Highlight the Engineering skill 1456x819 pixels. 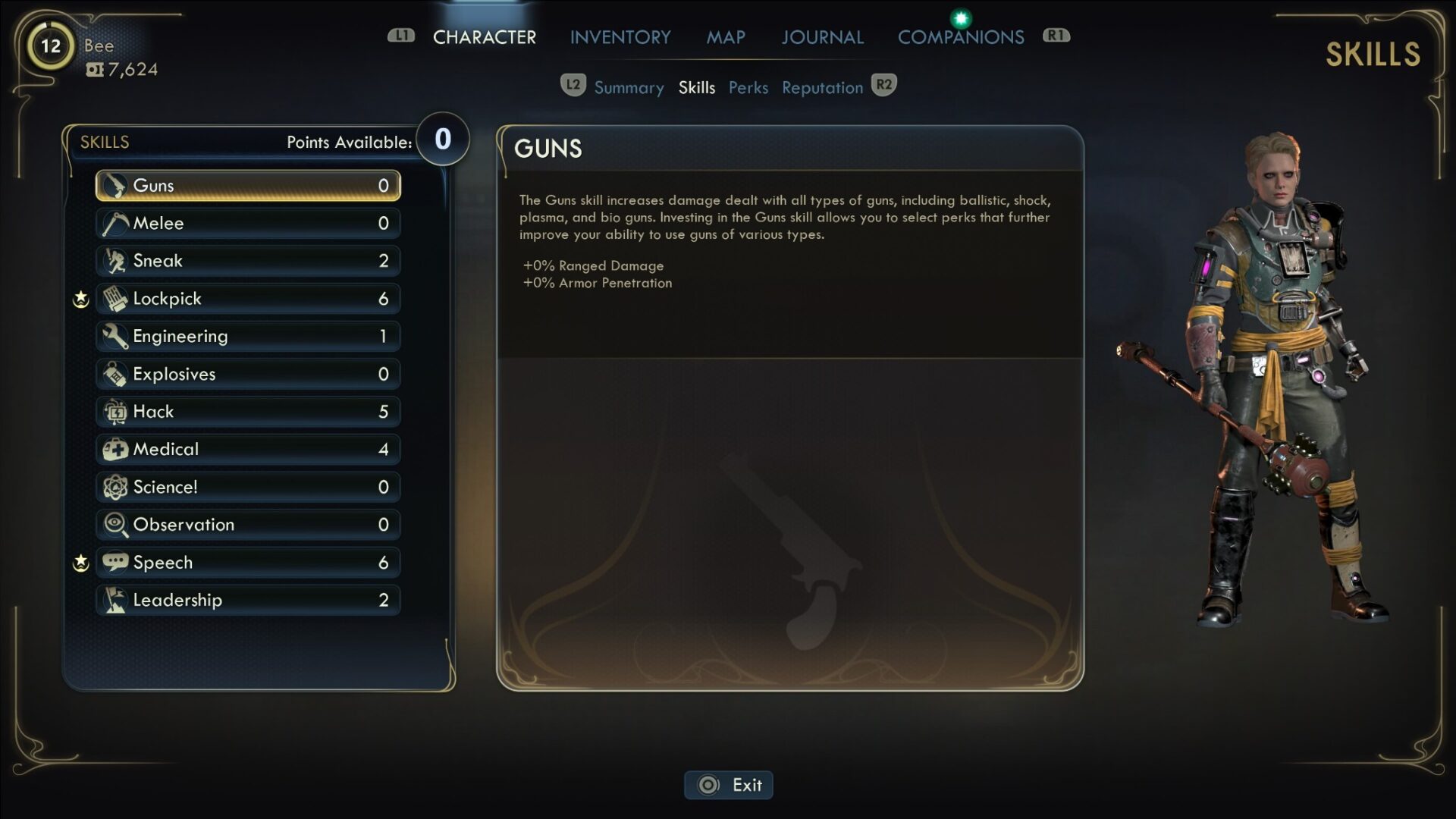248,336
